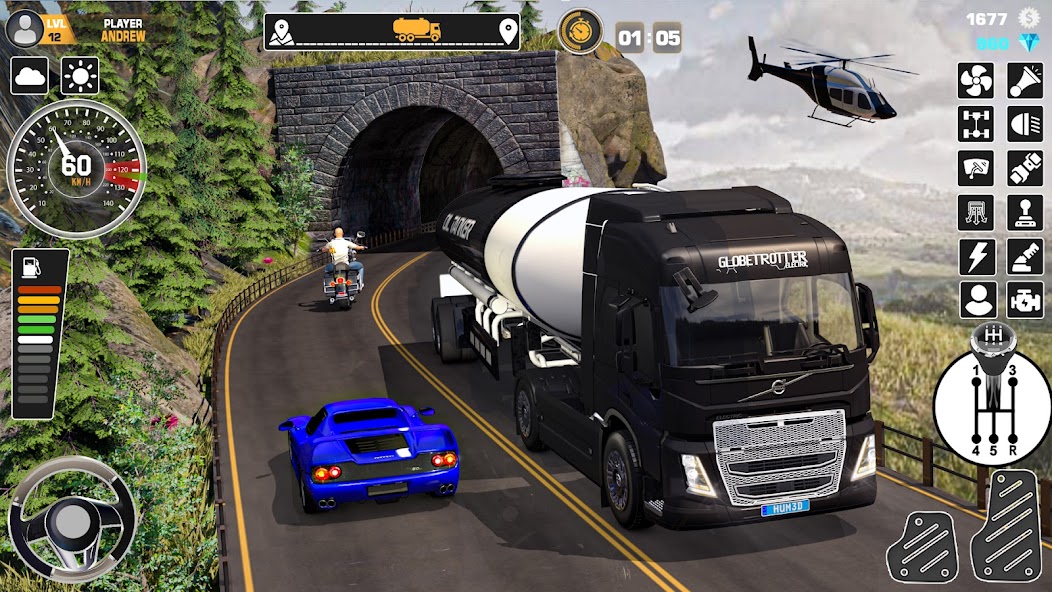Open the player profile avatar
Viewport: 1052px width, 592px height.
[x=23, y=28]
